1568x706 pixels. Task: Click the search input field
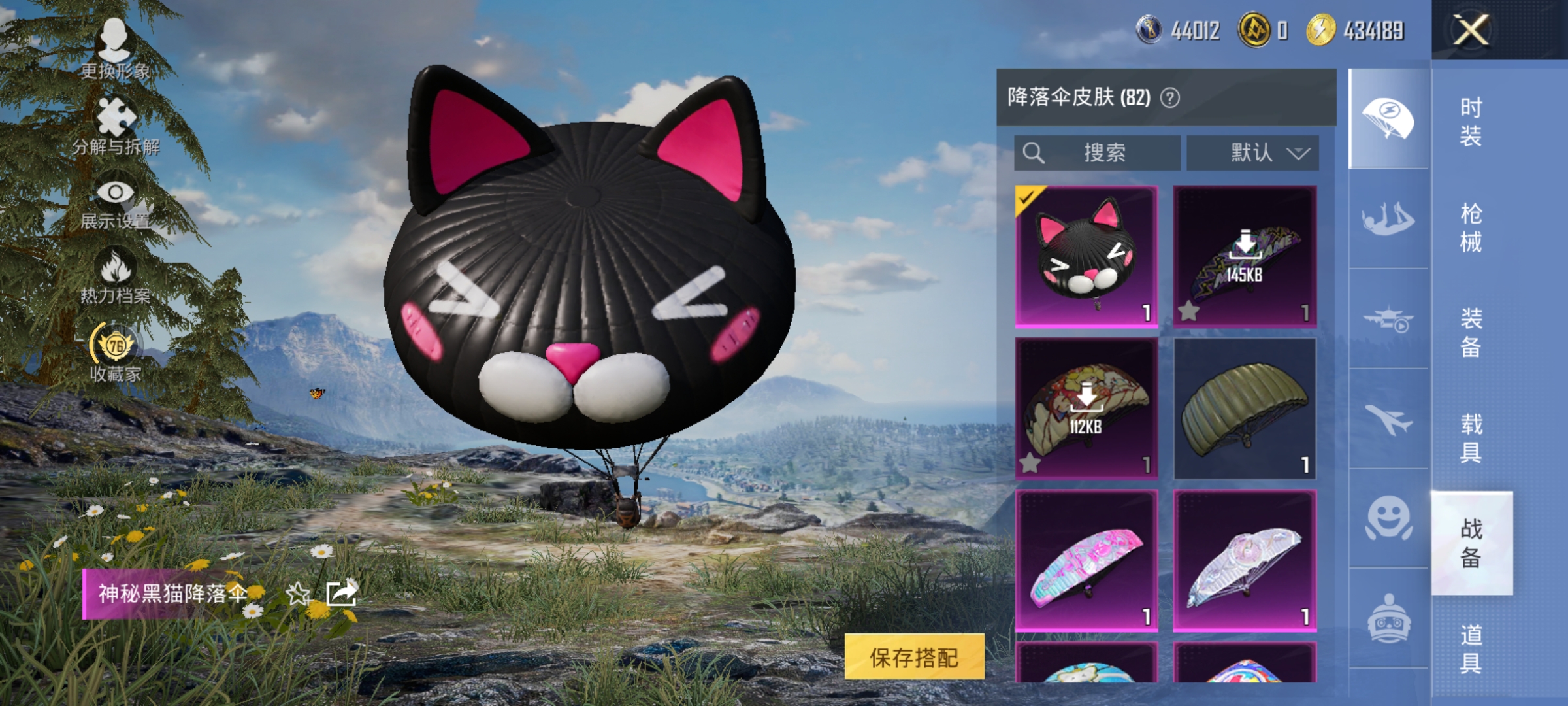coord(1096,153)
